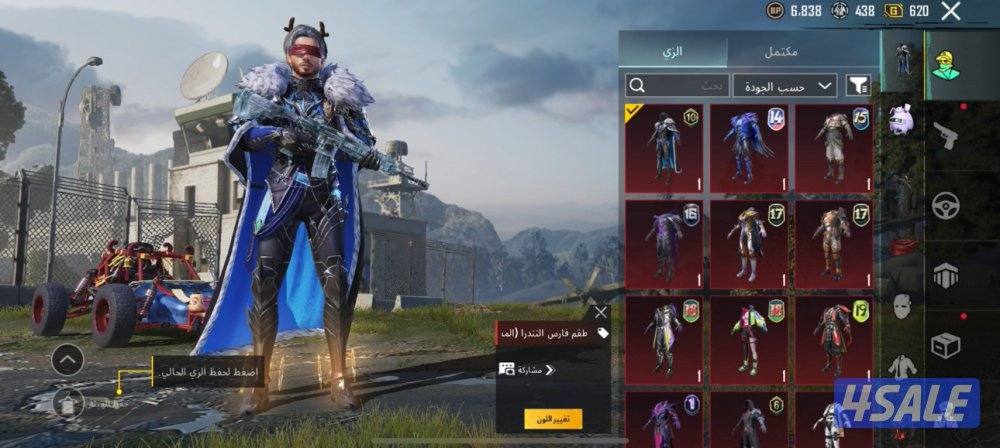
Task: Open the steering wheel vehicles category
Action: (x=945, y=205)
